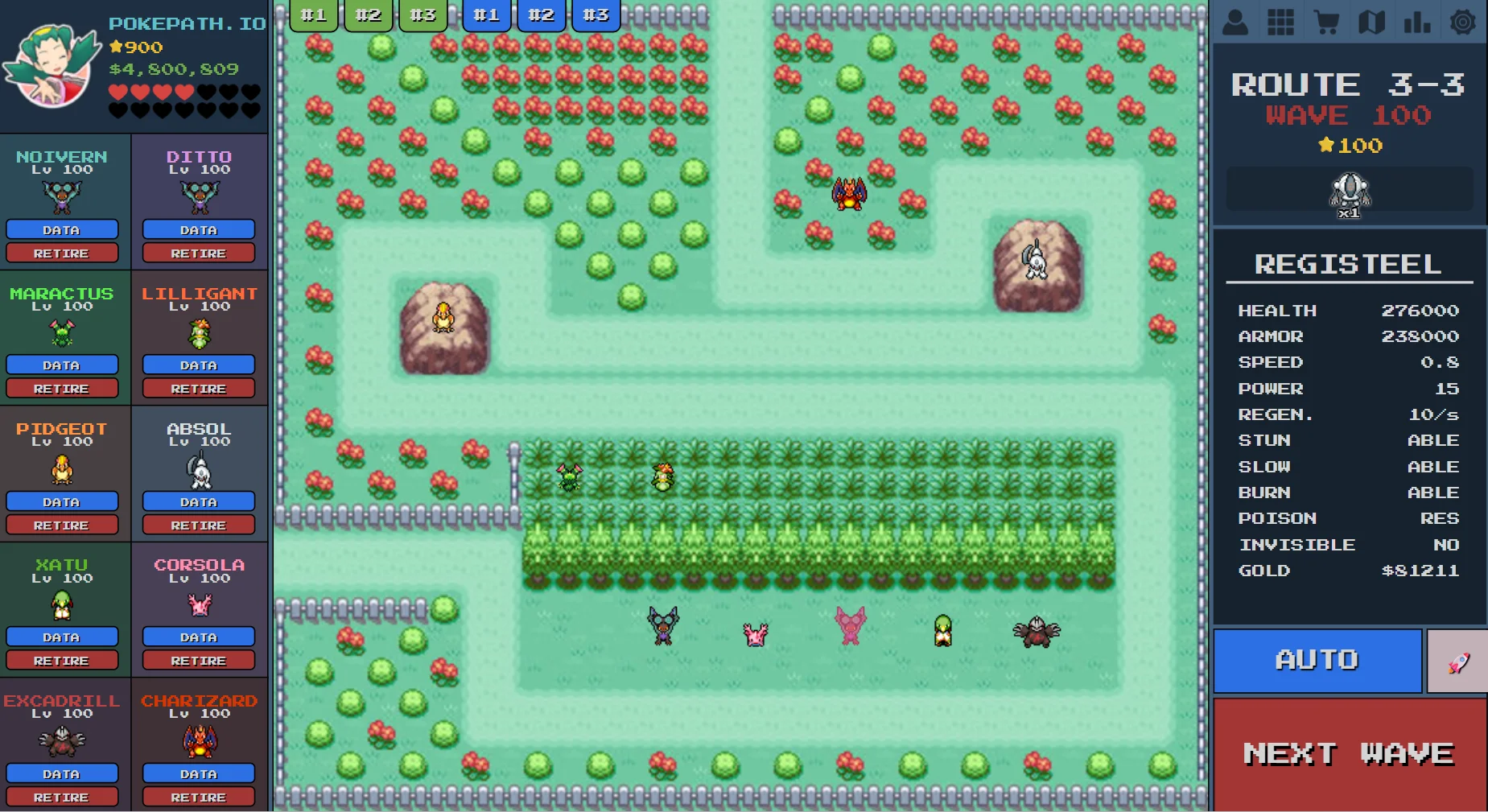Switch to green tab #1
This screenshot has height=812, width=1488.
click(313, 14)
